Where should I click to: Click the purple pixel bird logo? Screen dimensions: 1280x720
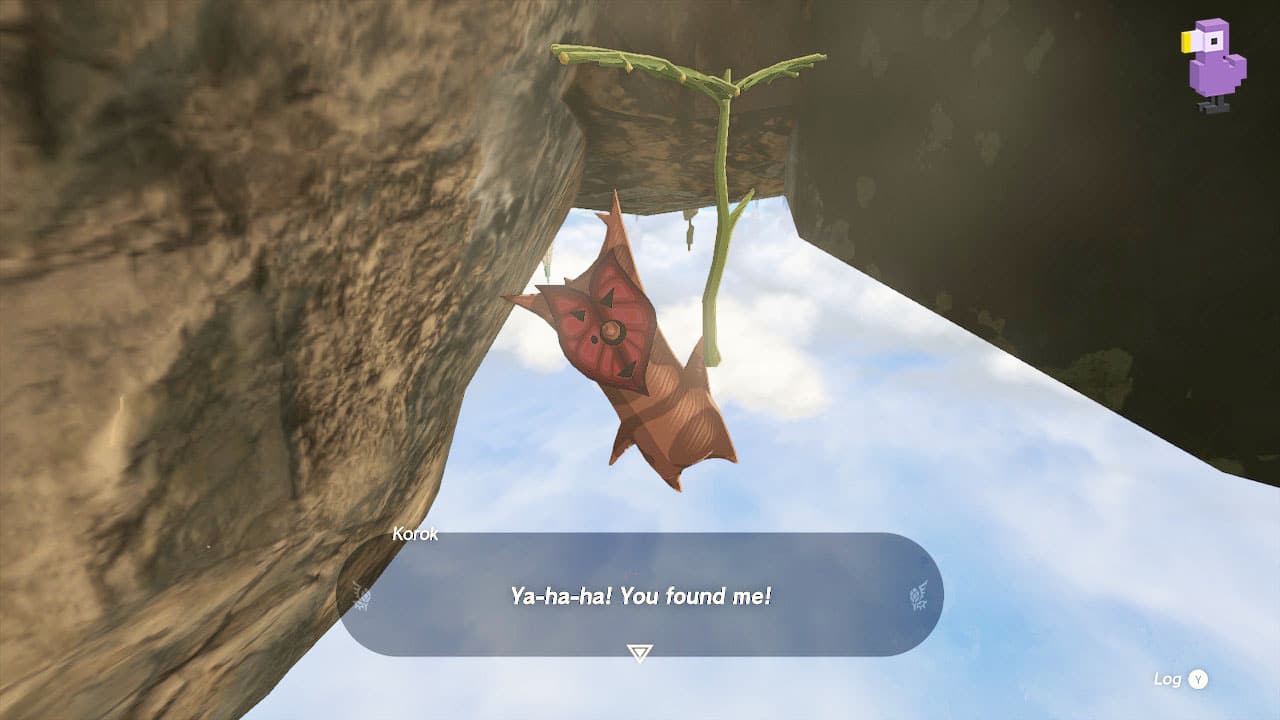[x=1215, y=60]
